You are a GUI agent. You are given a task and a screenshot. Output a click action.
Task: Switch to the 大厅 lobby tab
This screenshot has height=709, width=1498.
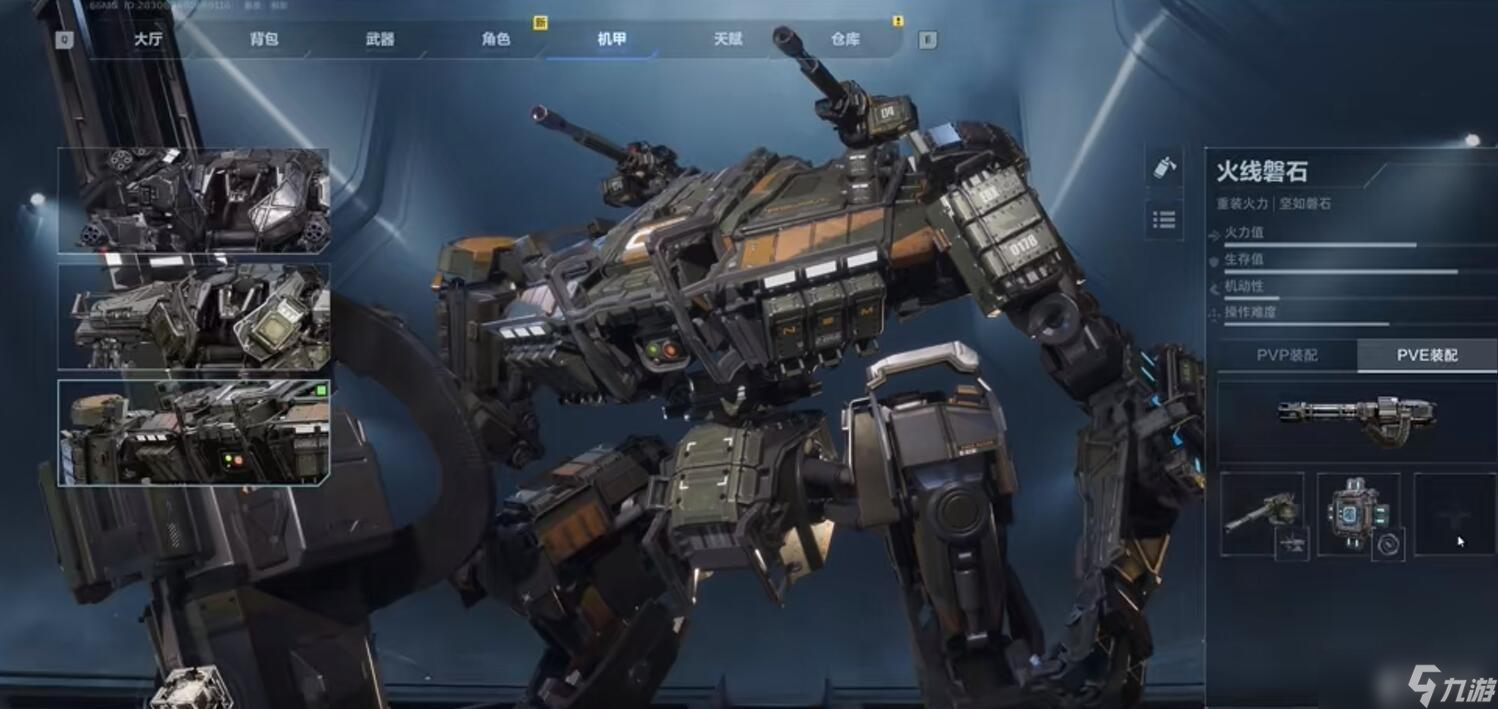pos(147,40)
